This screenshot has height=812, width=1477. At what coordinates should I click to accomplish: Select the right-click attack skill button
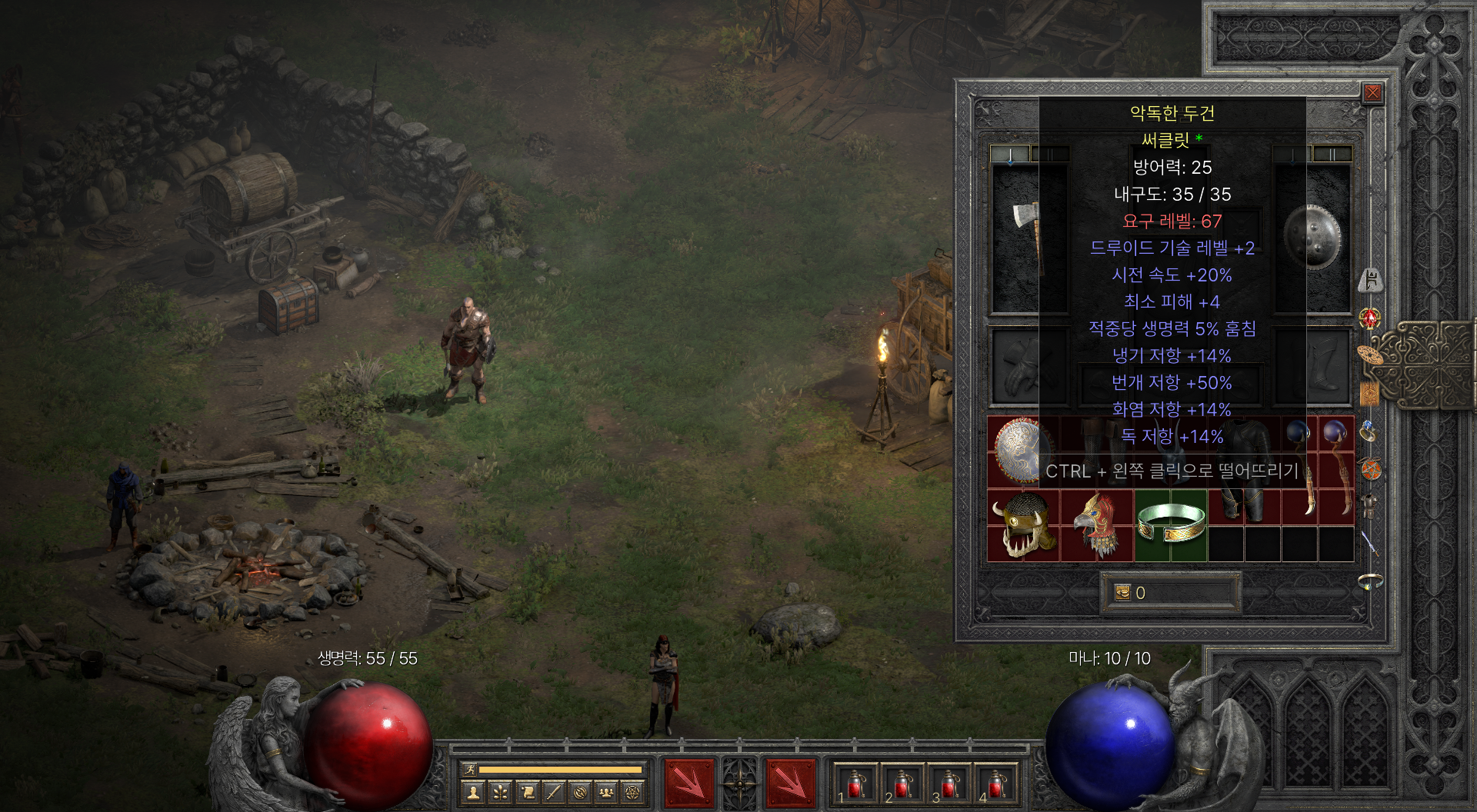pyautogui.click(x=790, y=784)
